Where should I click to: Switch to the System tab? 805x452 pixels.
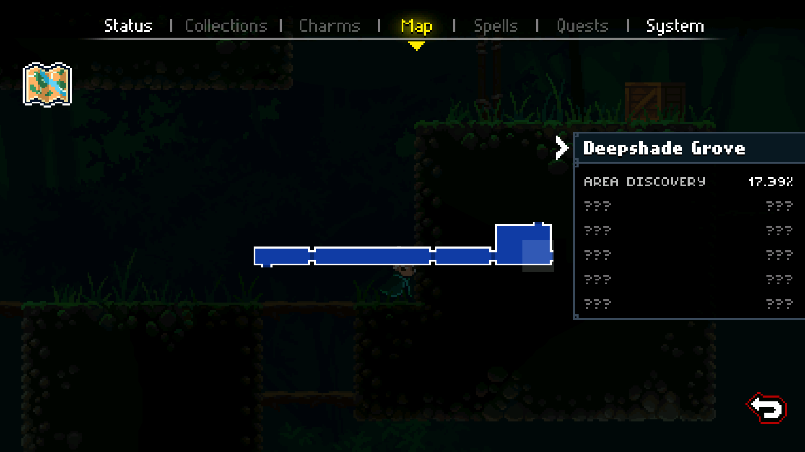pos(675,25)
